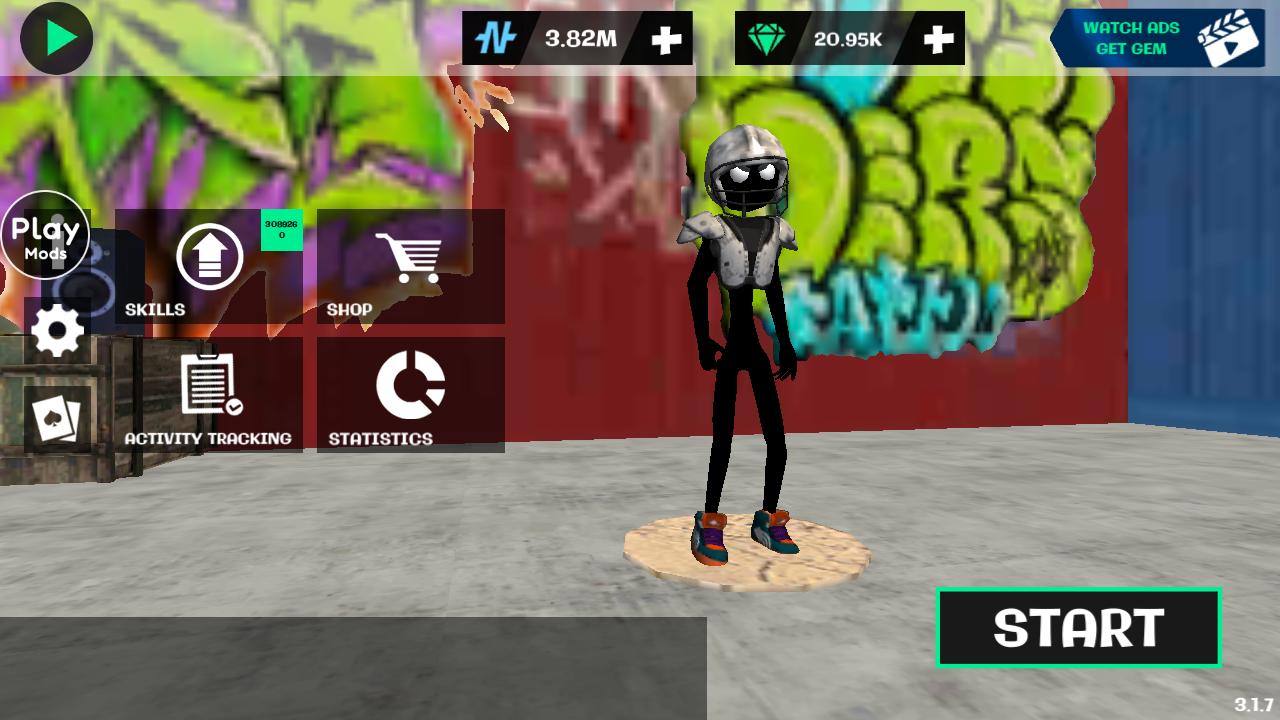View the Statistics screen
Screen dimensions: 1280x720
(410, 395)
